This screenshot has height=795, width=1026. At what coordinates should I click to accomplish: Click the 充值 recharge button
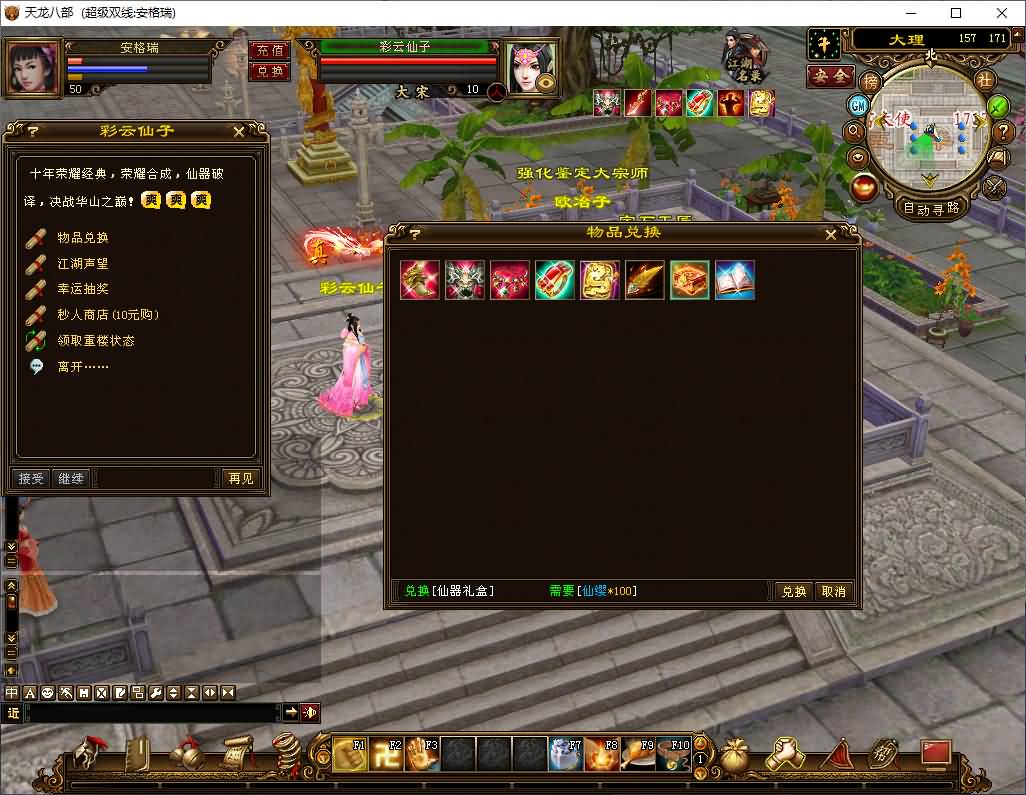coord(268,50)
